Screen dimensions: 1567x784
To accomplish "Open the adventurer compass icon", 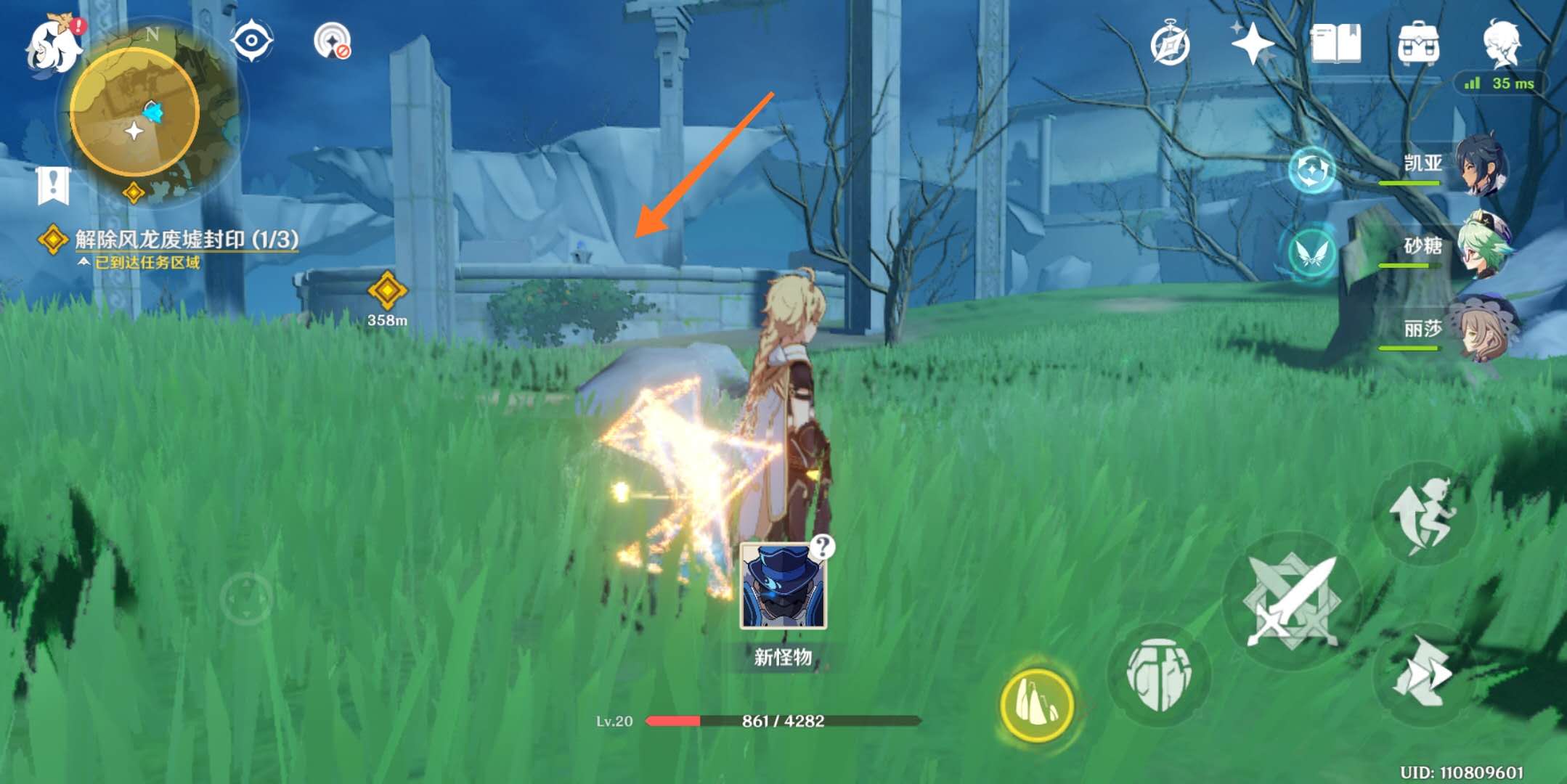I will click(1170, 45).
